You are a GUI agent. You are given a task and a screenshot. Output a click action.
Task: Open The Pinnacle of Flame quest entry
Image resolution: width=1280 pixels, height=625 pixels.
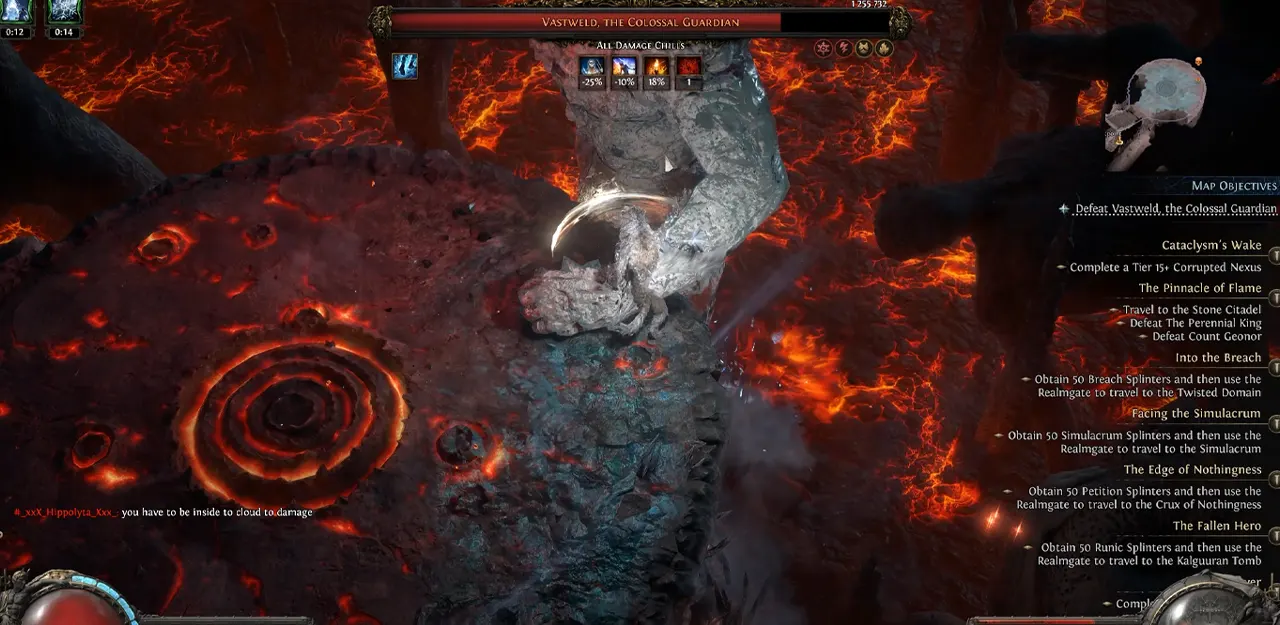point(1200,288)
